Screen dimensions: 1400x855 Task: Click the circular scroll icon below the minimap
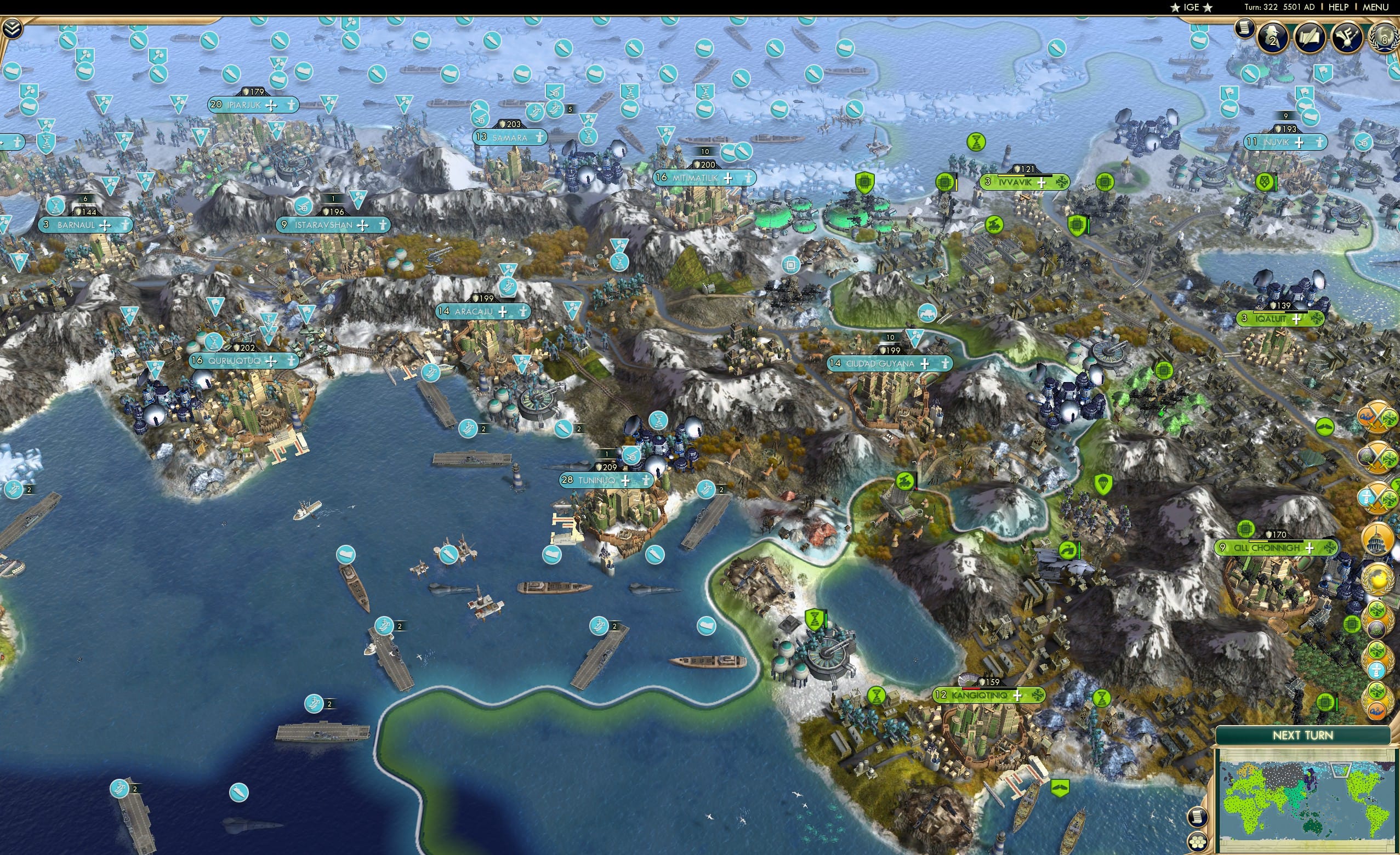(x=1198, y=817)
